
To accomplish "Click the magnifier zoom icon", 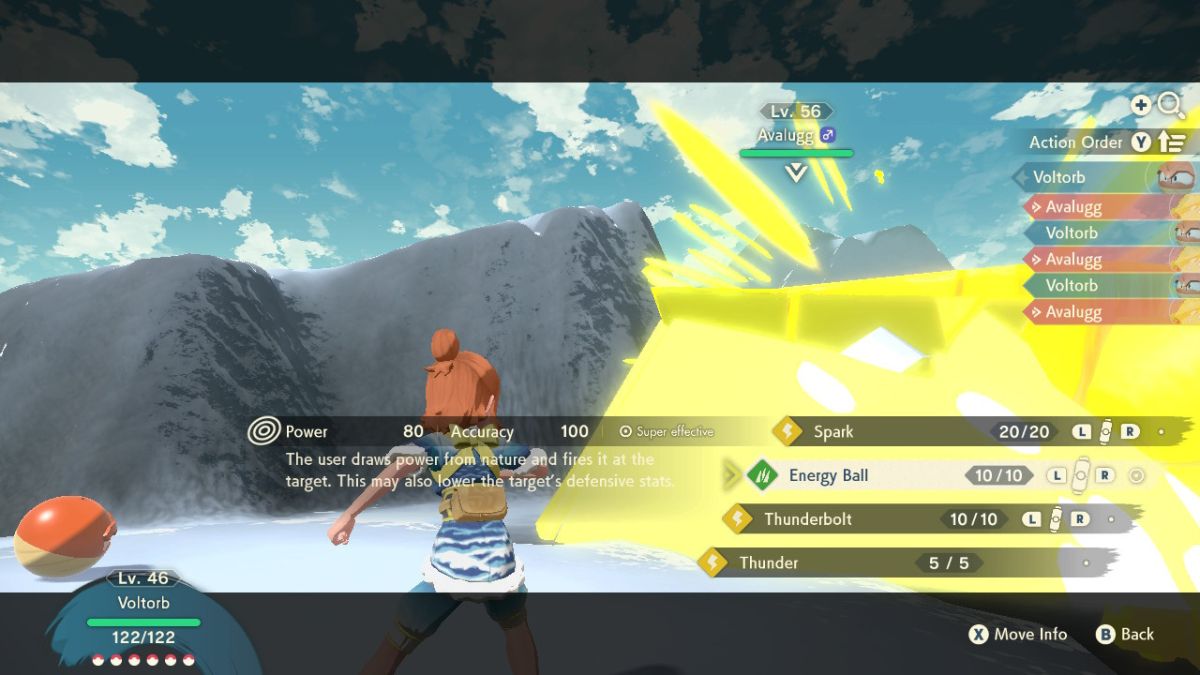I will (x=1170, y=105).
